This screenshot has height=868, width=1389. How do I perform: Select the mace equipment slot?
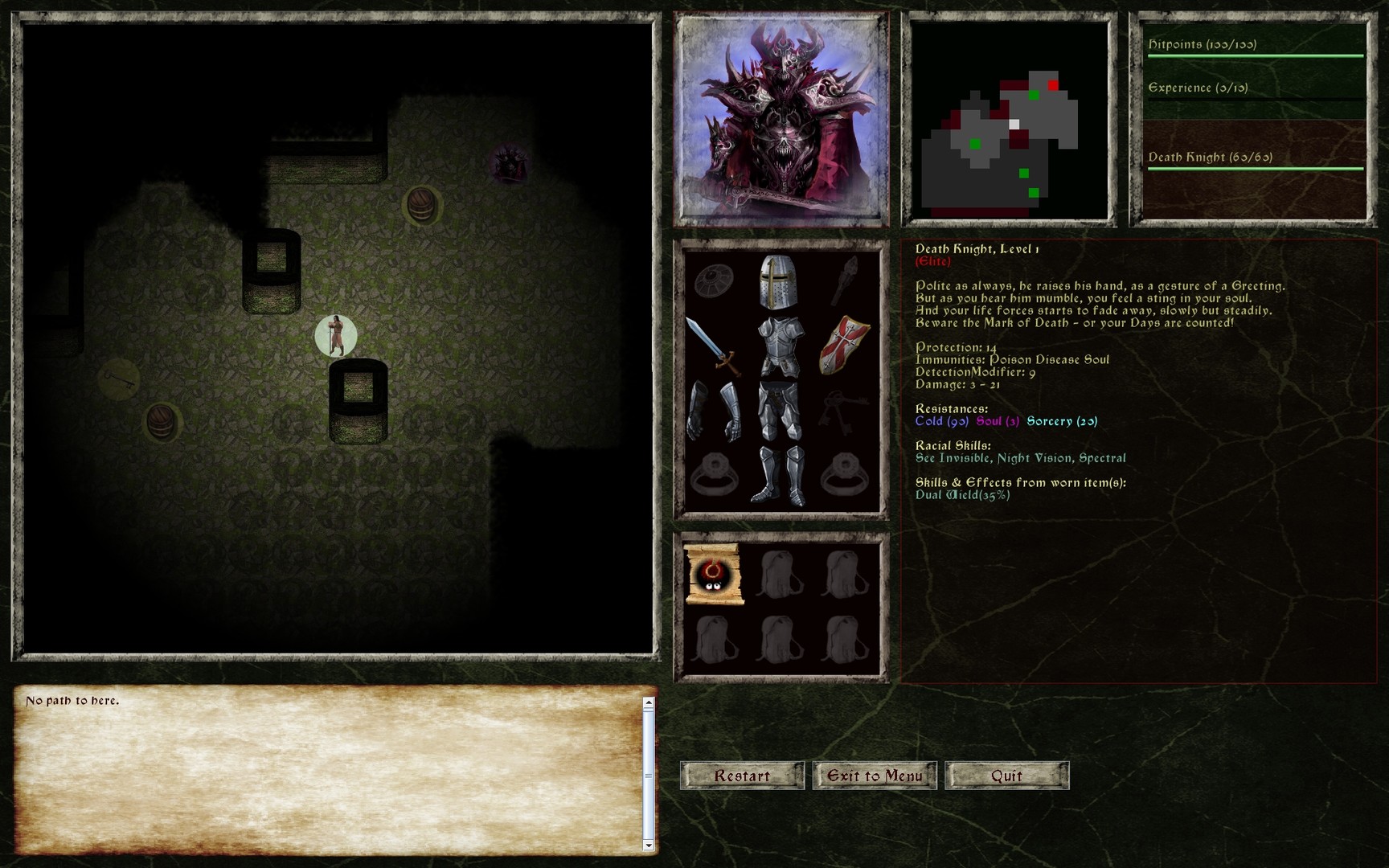[844, 281]
